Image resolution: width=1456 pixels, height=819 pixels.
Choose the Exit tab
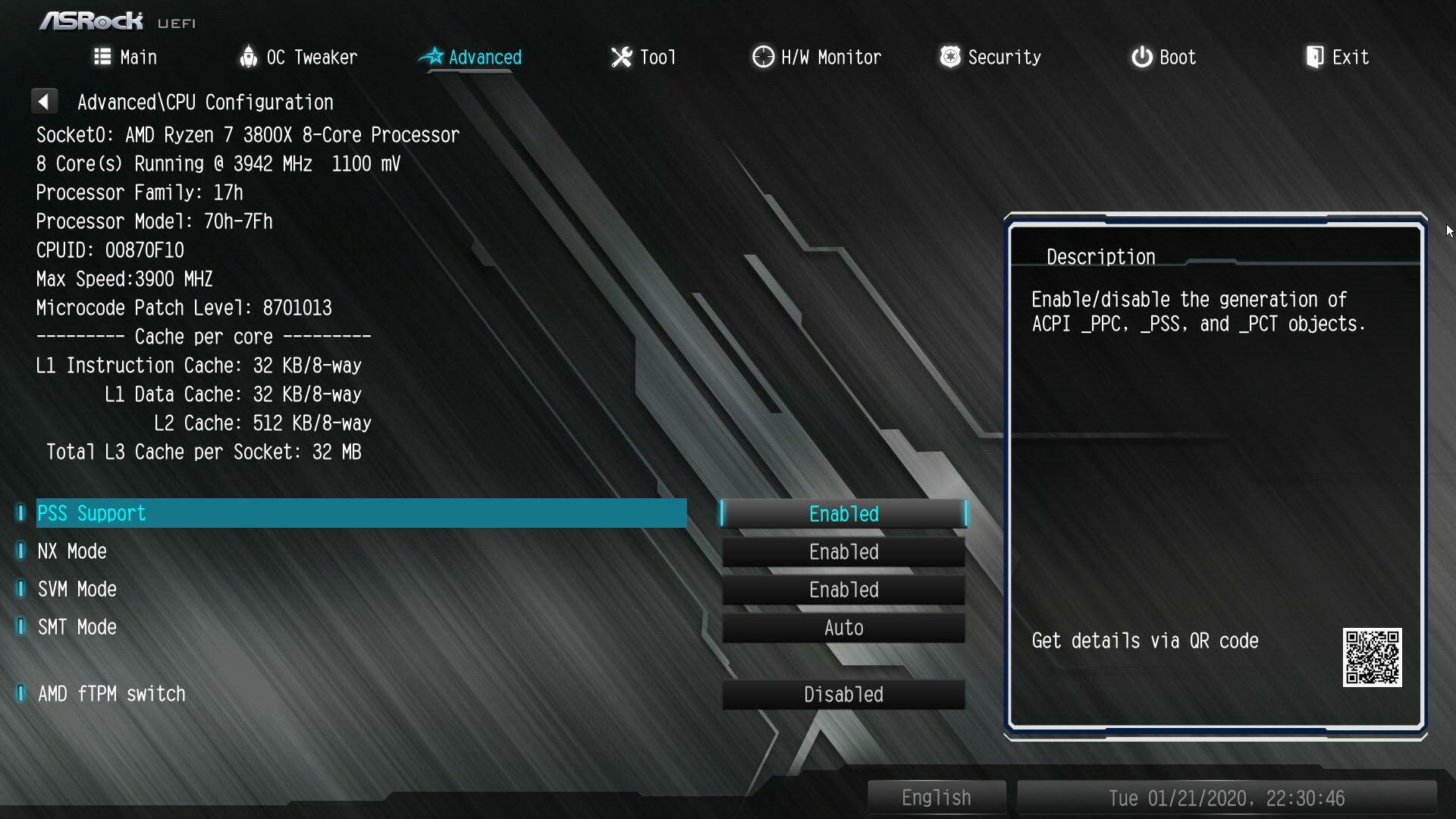point(1337,57)
